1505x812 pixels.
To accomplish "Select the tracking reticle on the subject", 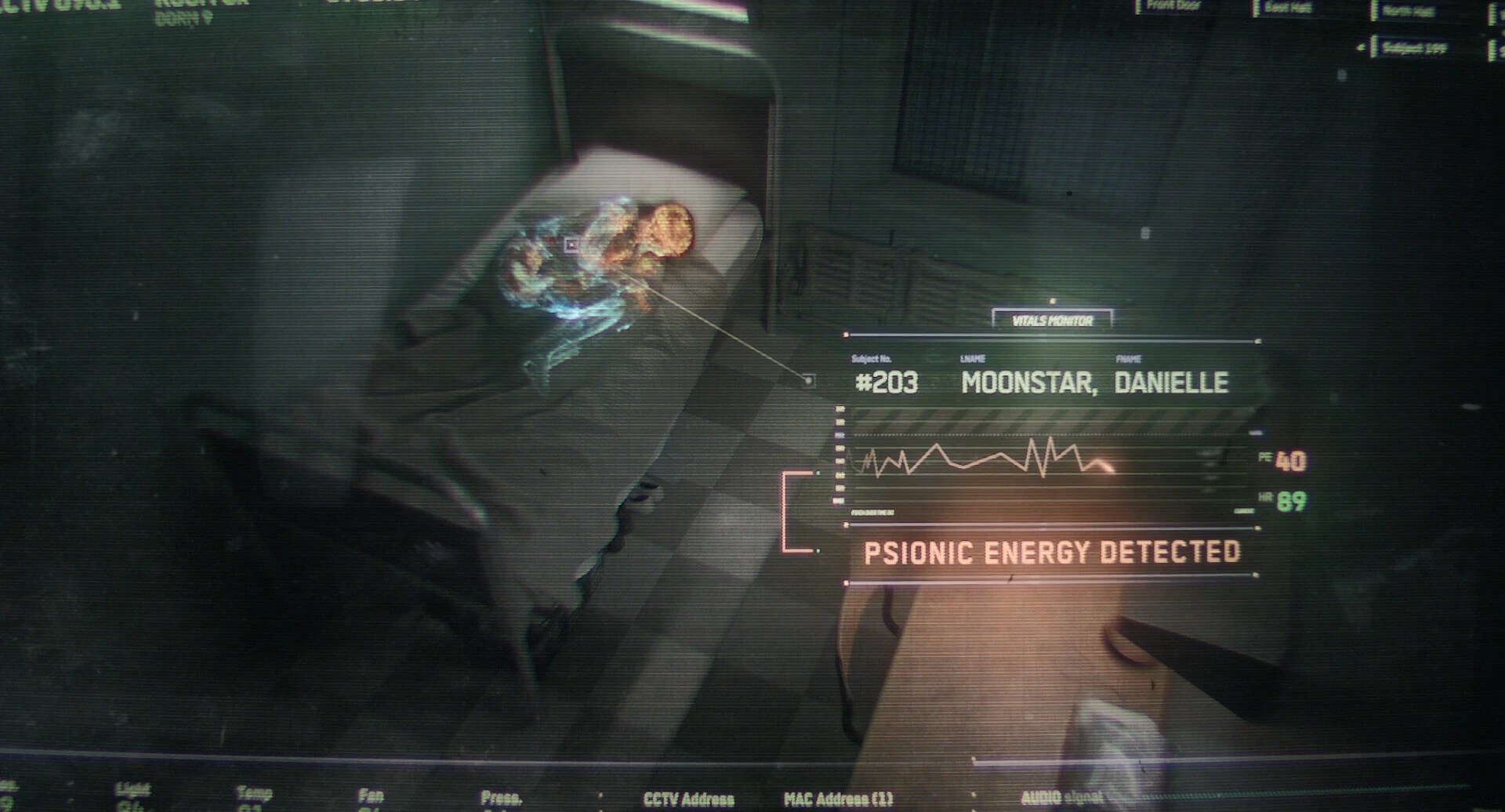I will [571, 245].
